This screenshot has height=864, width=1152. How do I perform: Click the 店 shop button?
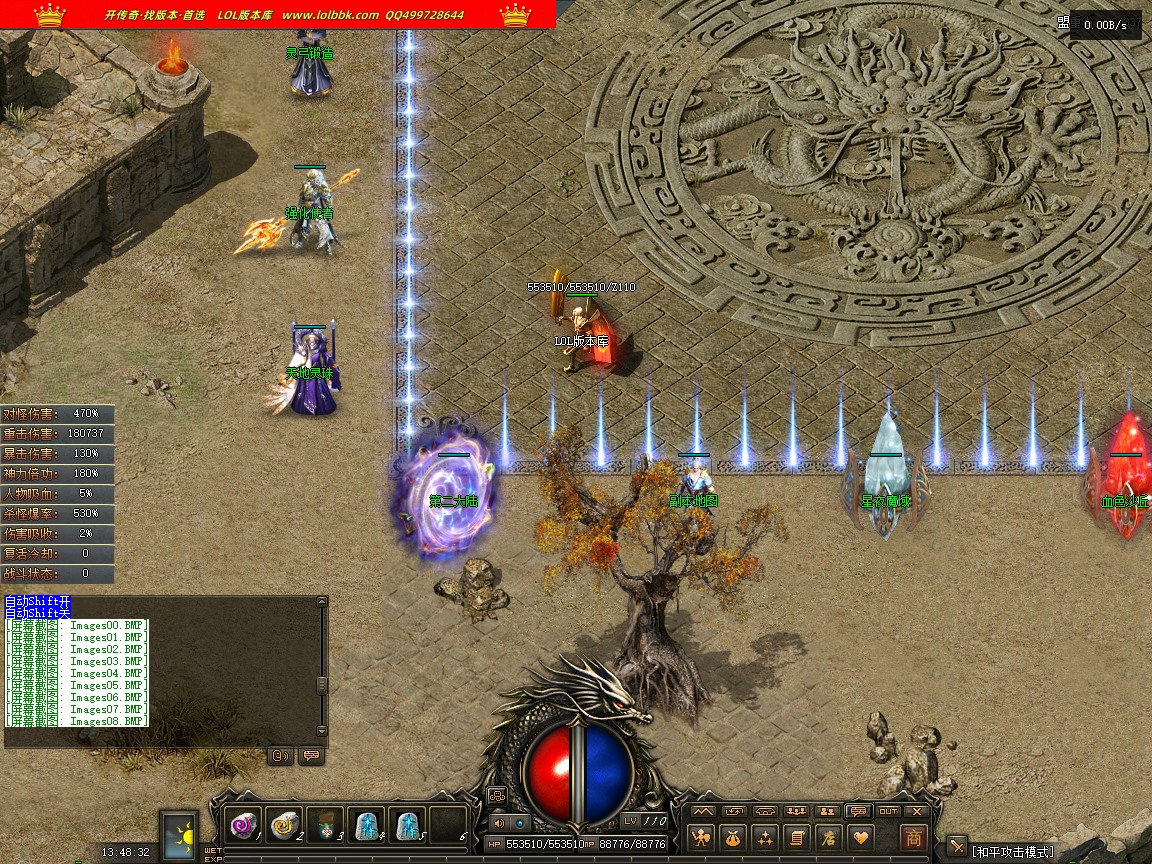point(827,838)
